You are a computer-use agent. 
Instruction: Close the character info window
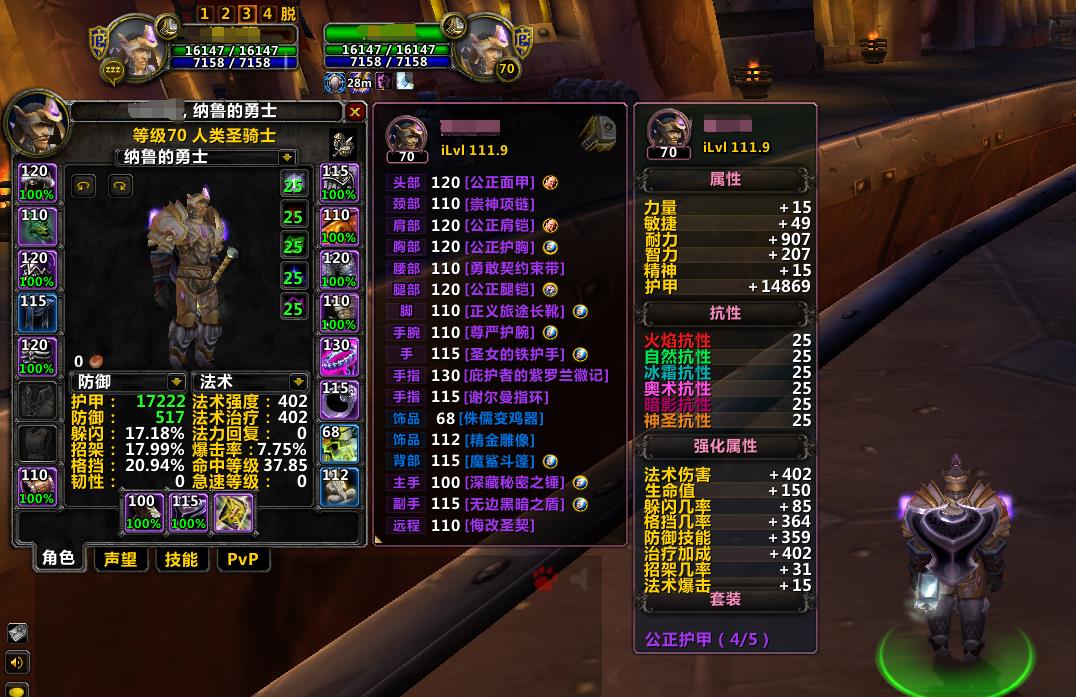click(x=355, y=112)
